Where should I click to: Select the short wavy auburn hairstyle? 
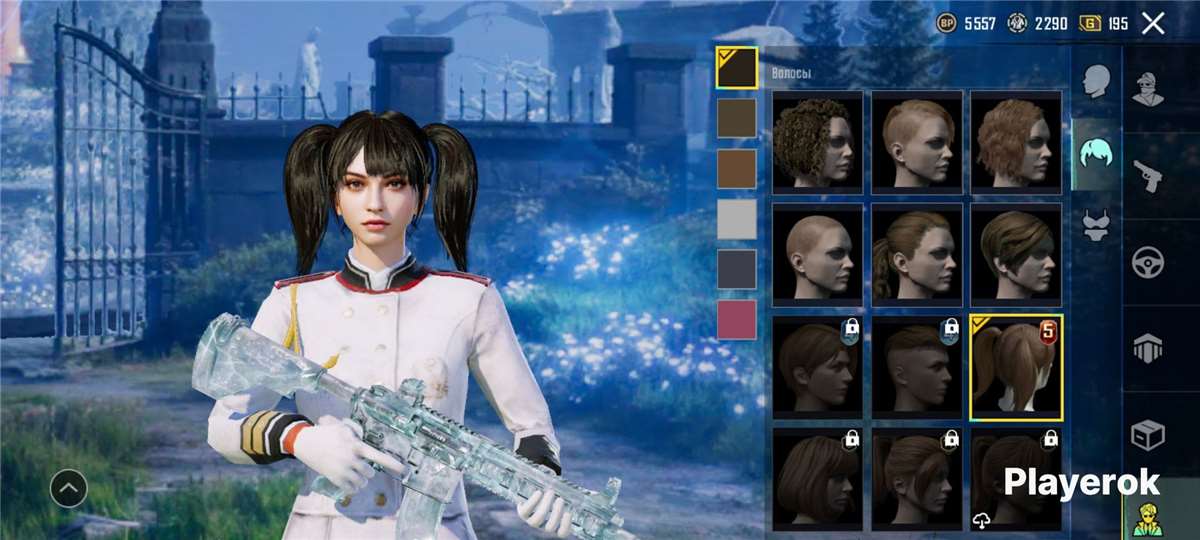point(1016,141)
